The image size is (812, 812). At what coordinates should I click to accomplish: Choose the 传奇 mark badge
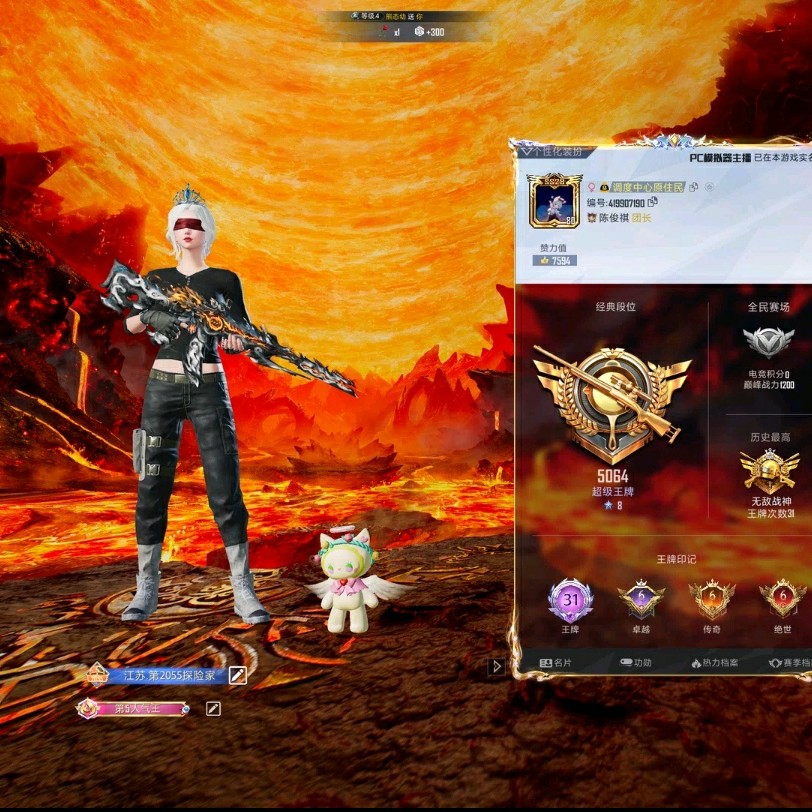711,600
